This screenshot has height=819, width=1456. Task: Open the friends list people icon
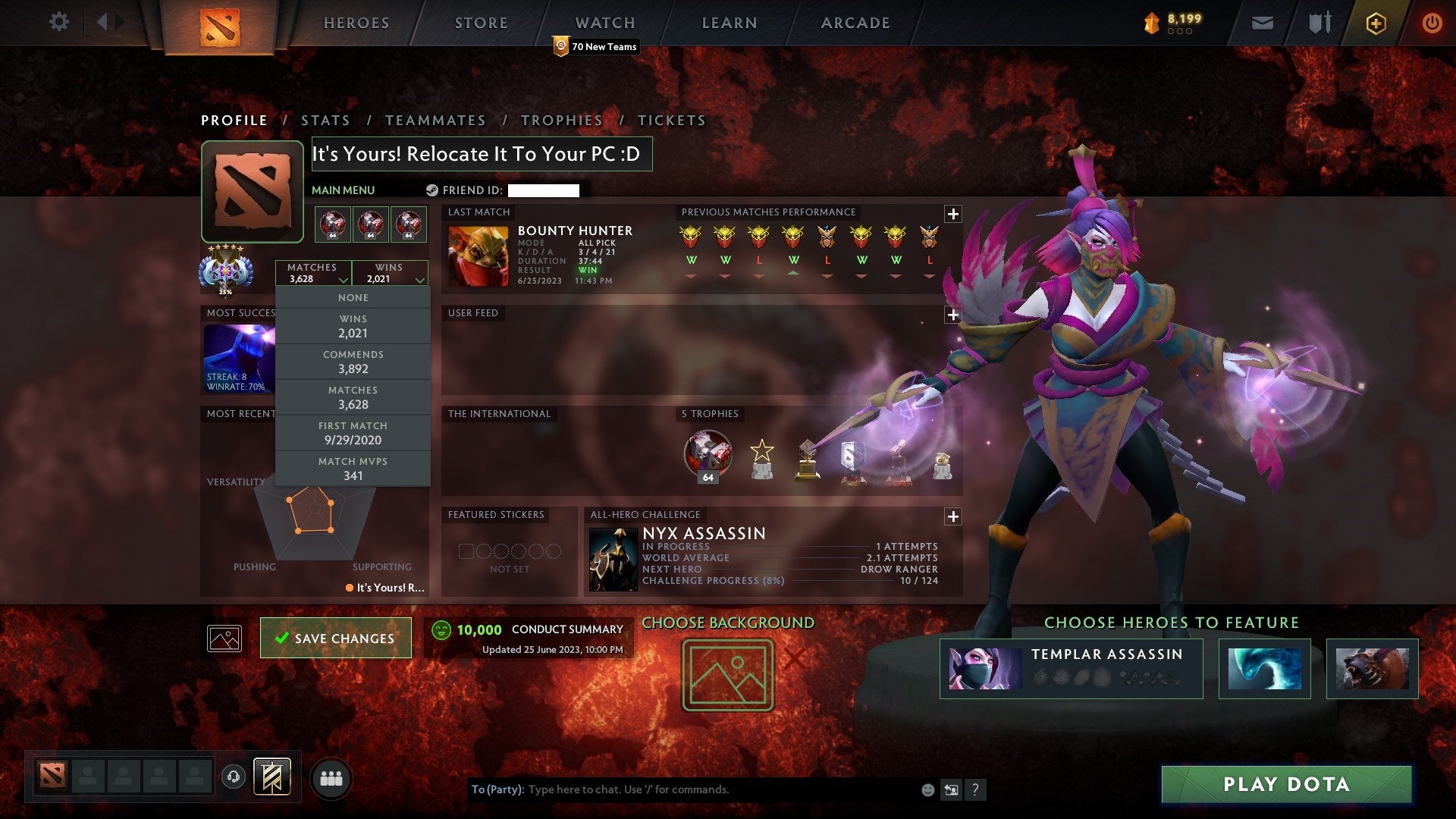pyautogui.click(x=331, y=777)
